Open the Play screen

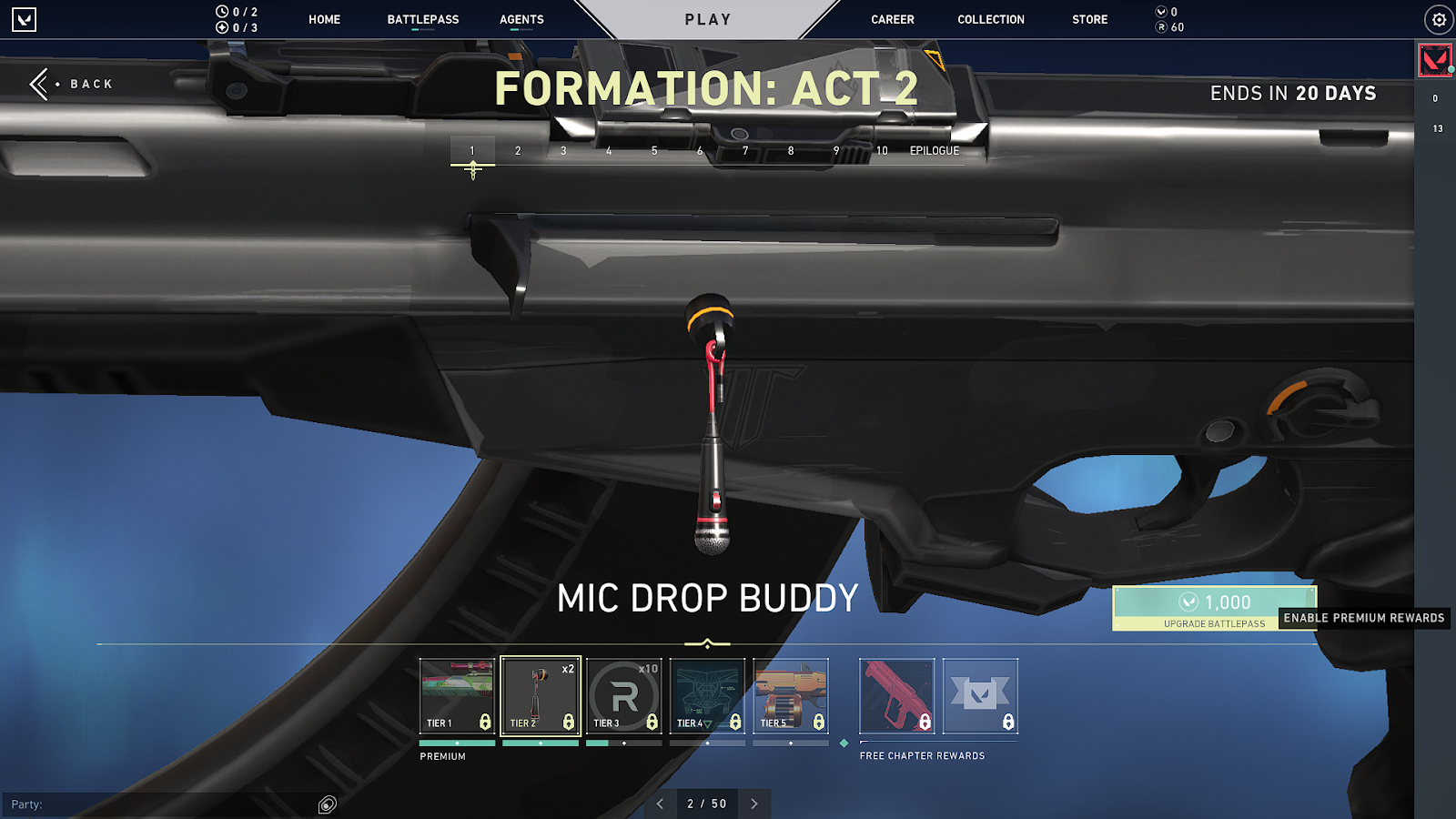708,19
